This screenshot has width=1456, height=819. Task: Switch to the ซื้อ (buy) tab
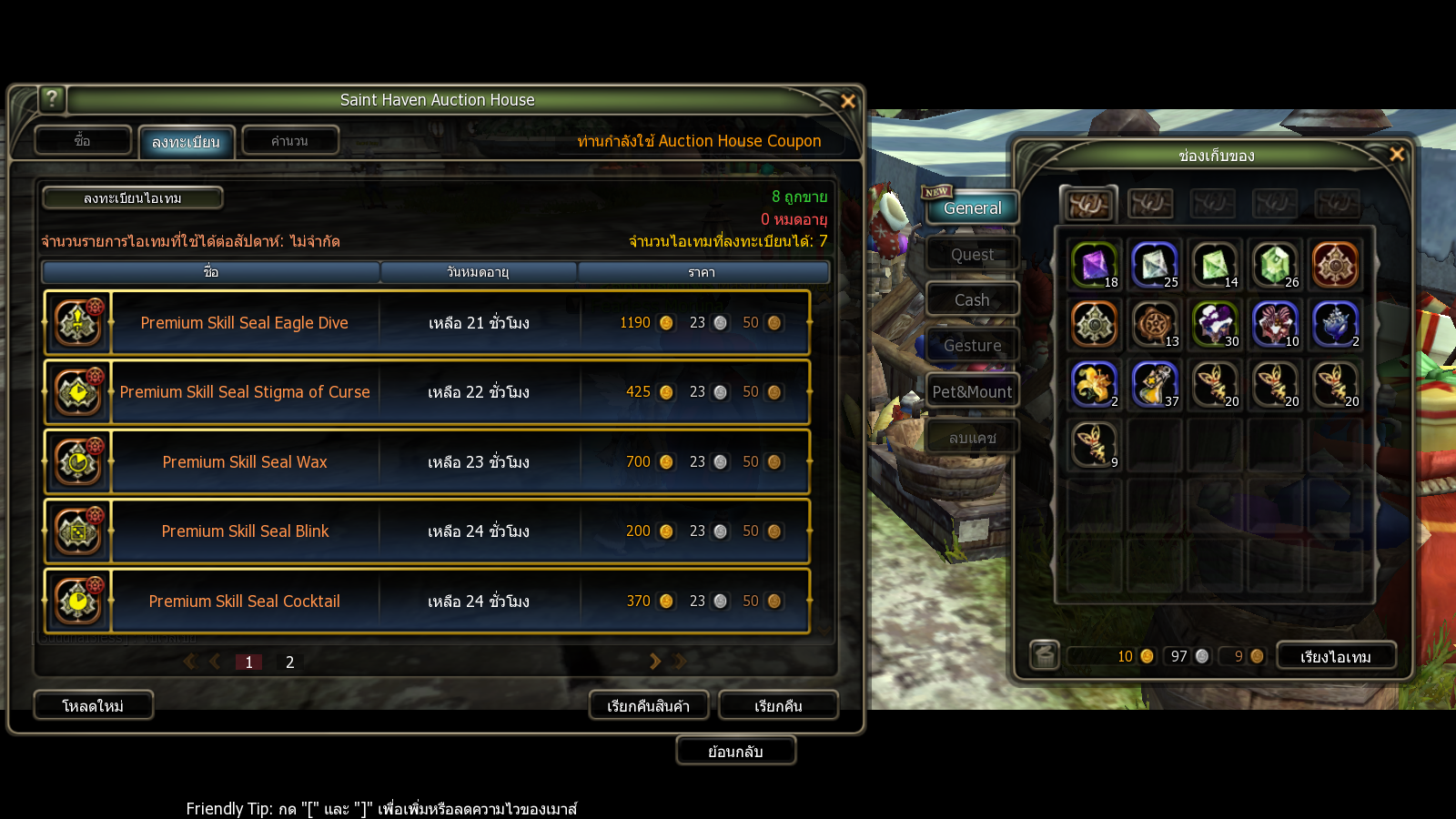coord(83,141)
